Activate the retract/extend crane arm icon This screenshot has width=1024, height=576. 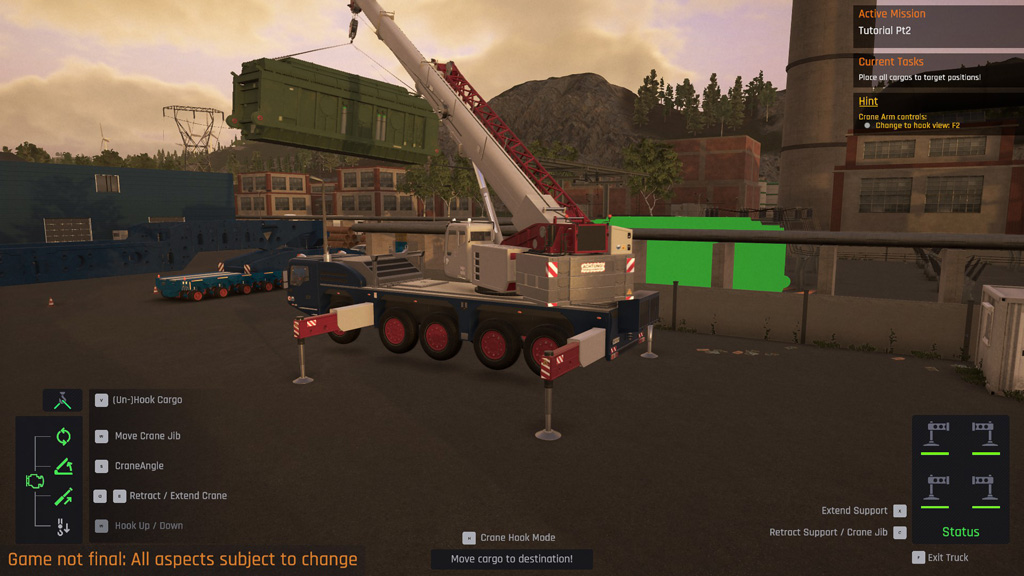pyautogui.click(x=63, y=496)
